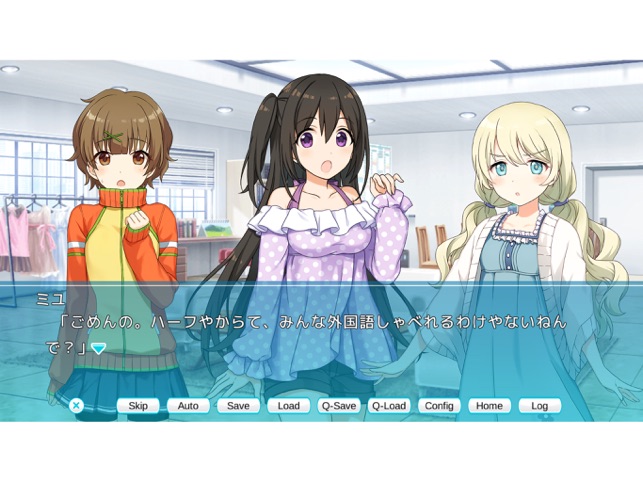
Task: Open the Config settings
Action: (439, 406)
